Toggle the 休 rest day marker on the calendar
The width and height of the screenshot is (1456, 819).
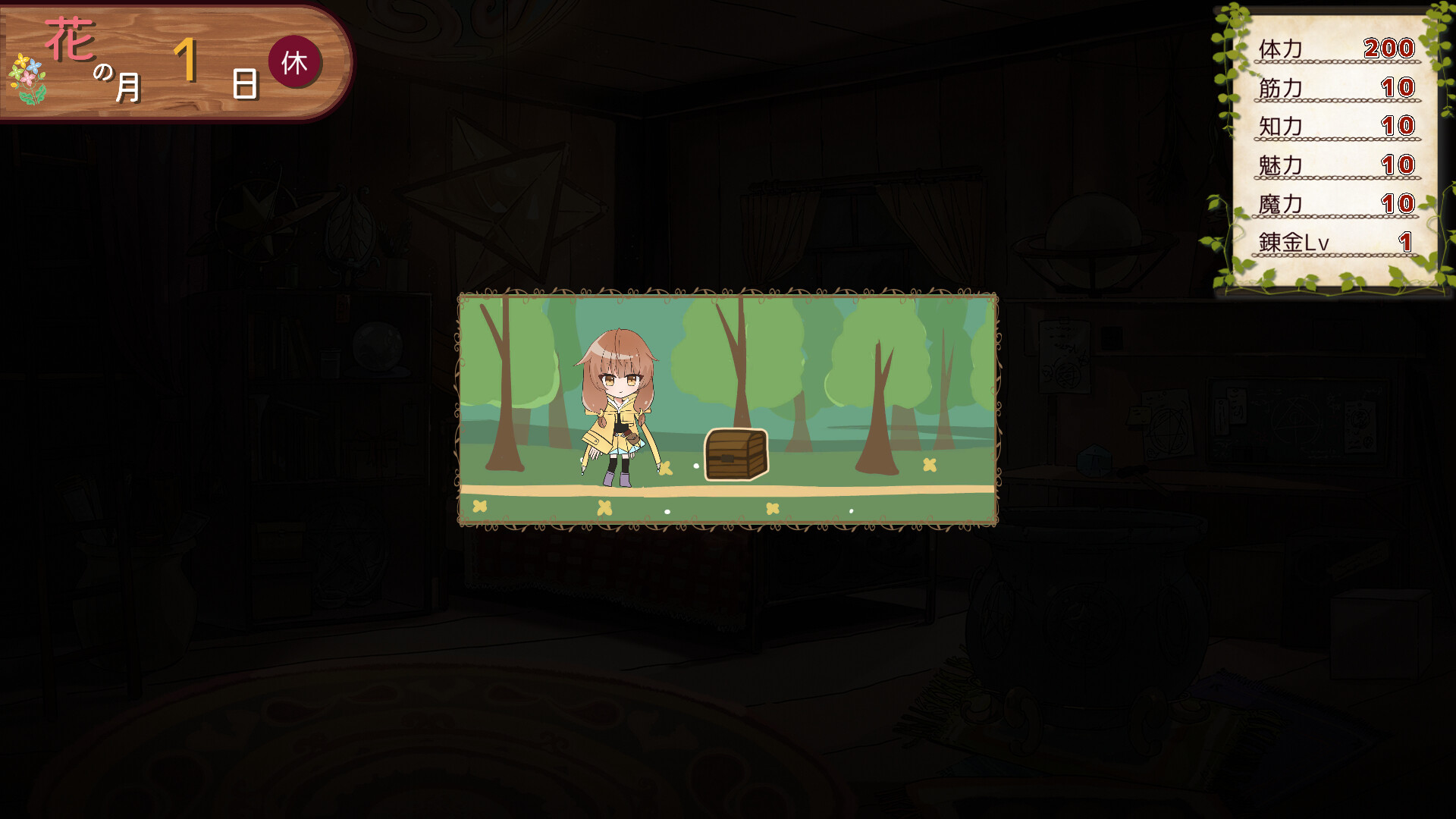tap(297, 64)
